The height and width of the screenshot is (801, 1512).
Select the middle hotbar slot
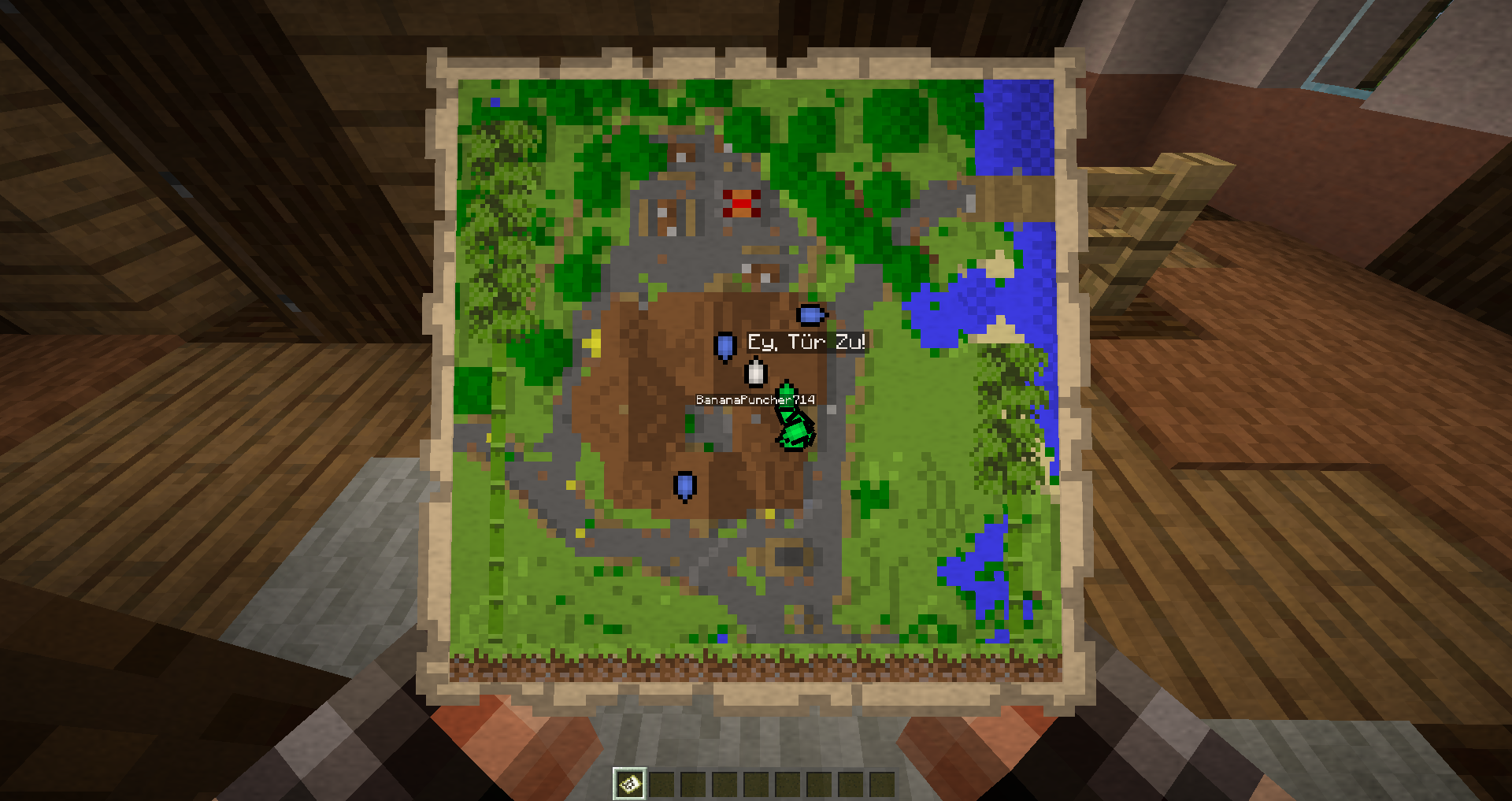point(757,782)
